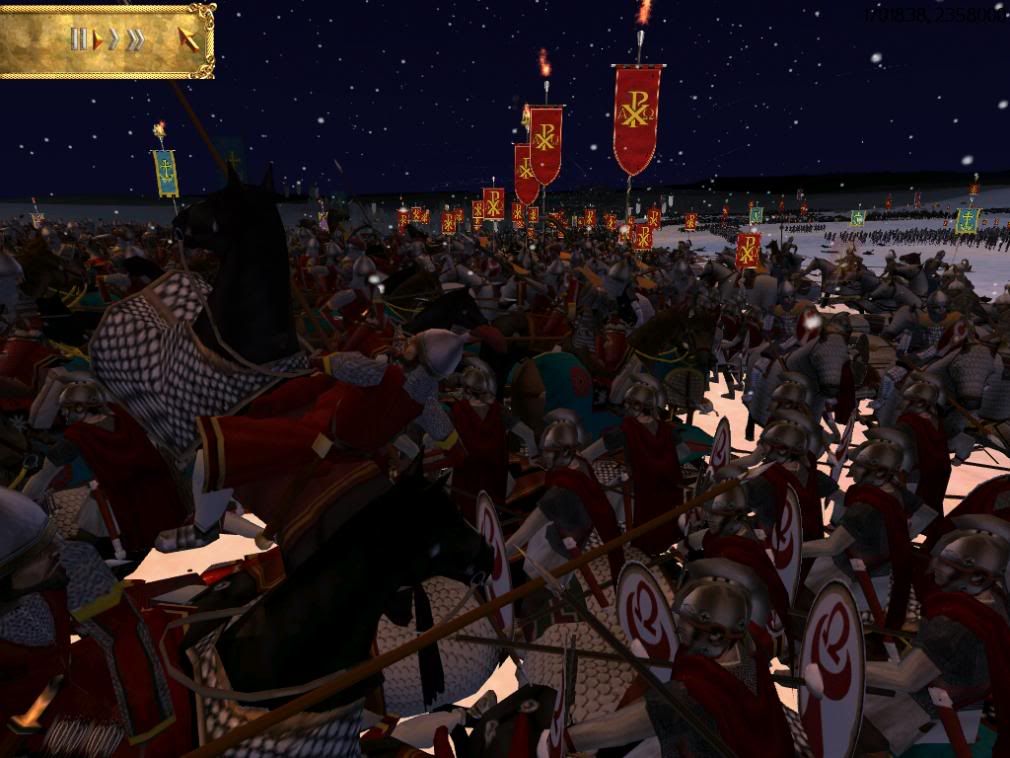This screenshot has height=758, width=1010.
Task: Set normal speed with the single orange arrow
Action: (98, 40)
